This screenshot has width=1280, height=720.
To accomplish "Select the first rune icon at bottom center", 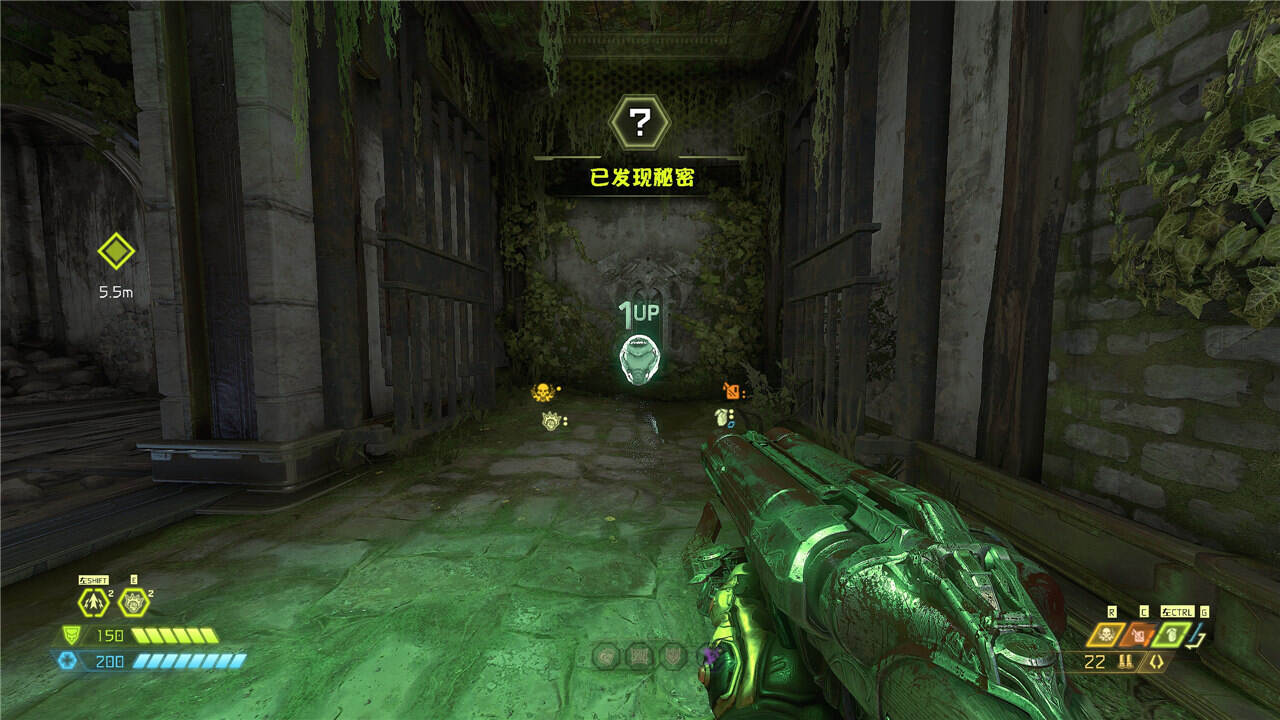I will (606, 656).
